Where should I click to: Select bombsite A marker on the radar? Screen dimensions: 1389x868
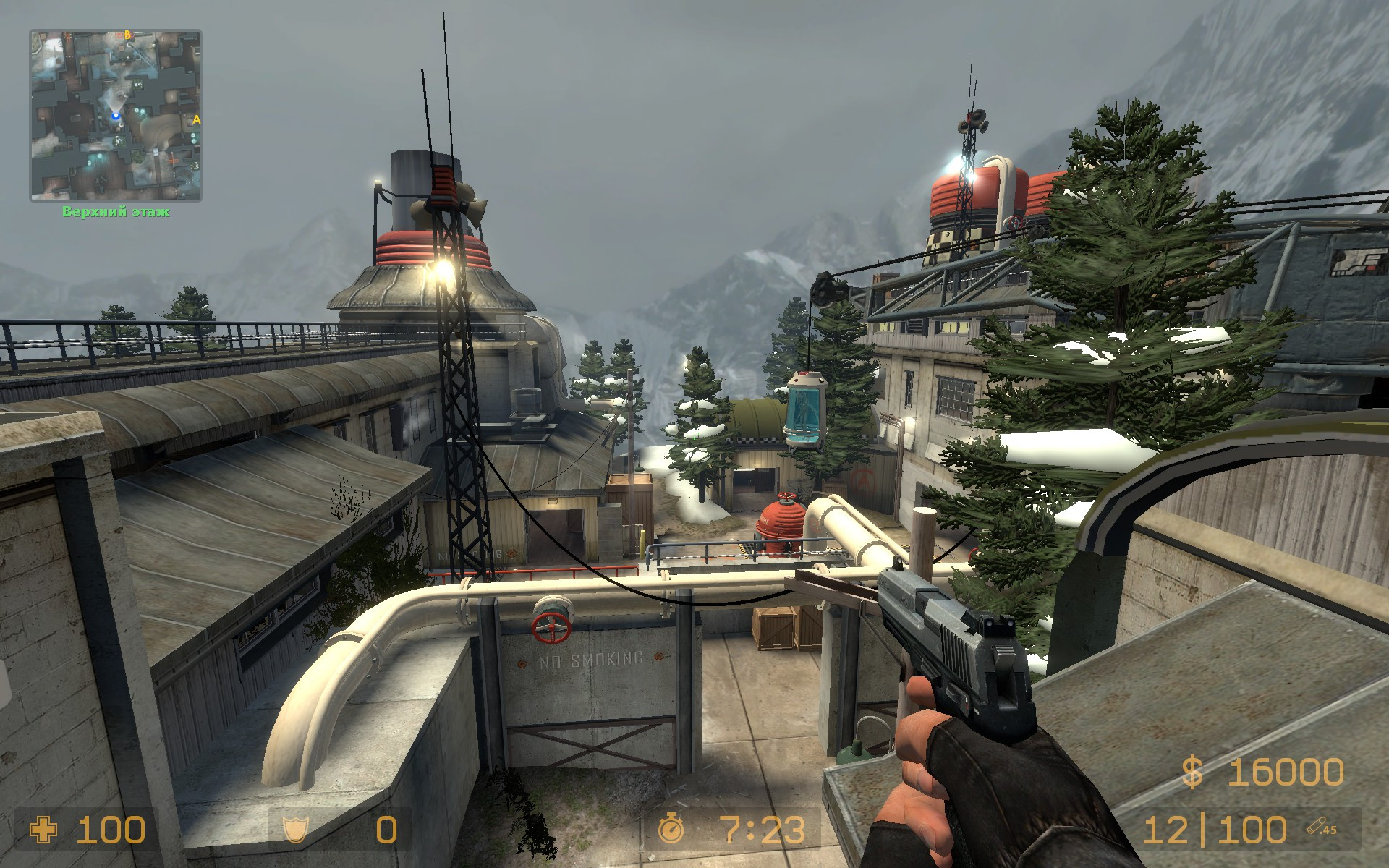(196, 119)
